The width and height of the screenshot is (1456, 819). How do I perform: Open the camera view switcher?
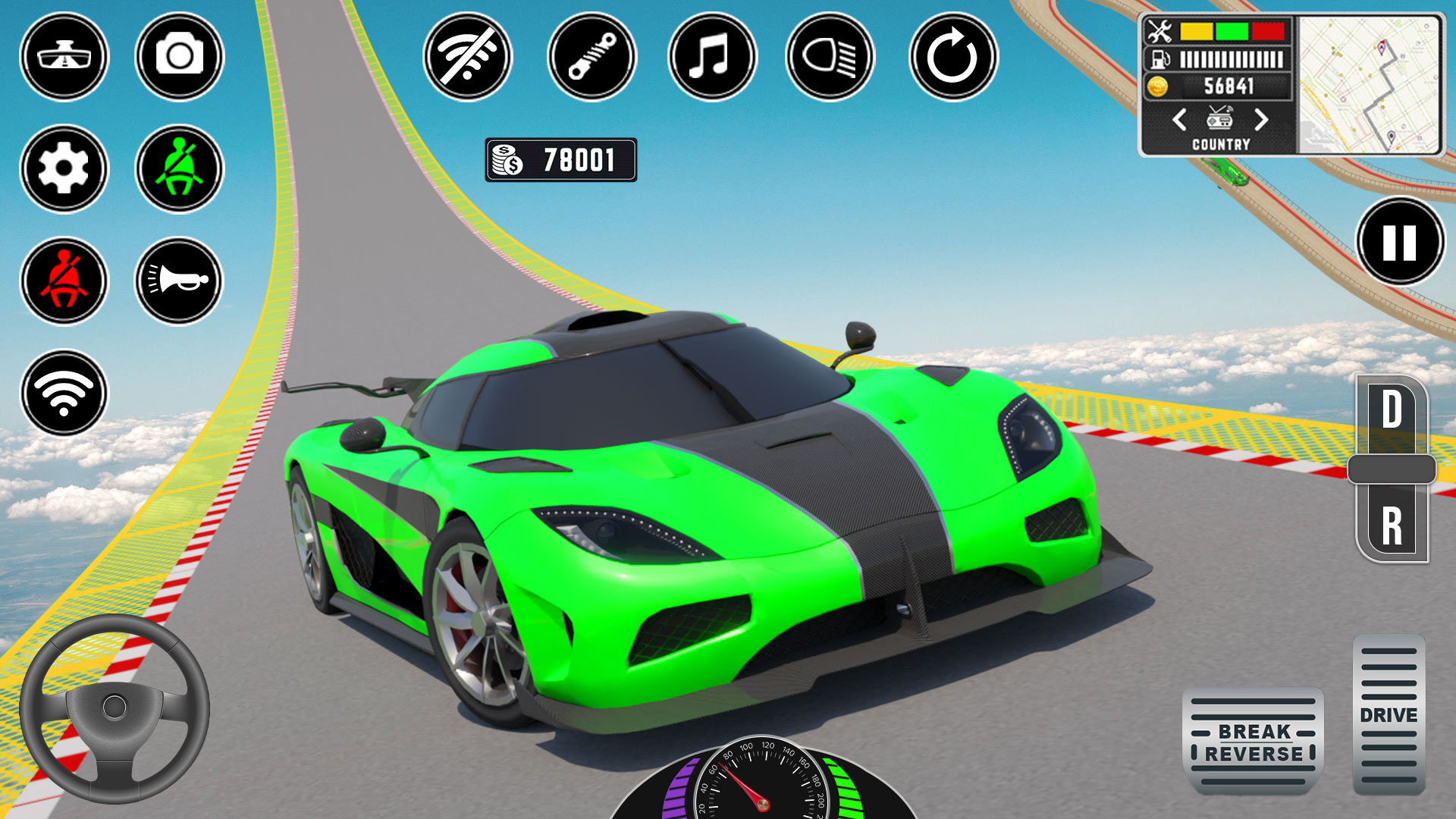[x=64, y=57]
